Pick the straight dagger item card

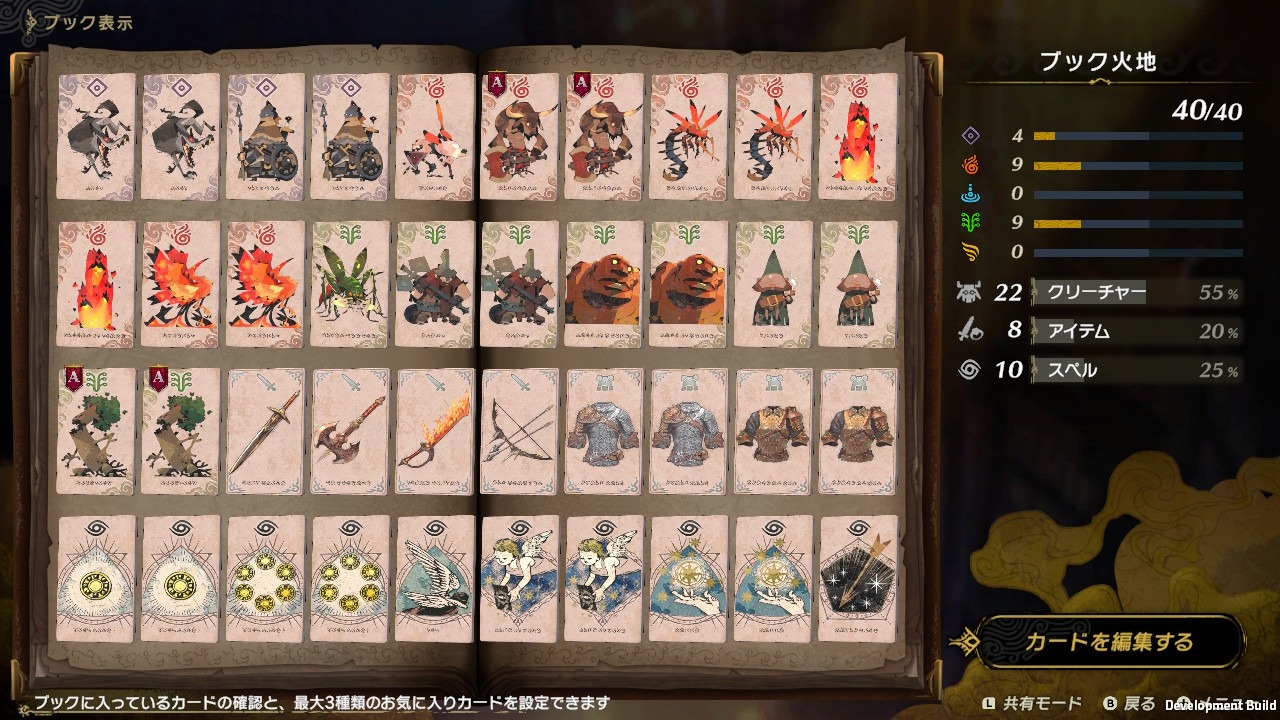tap(266, 431)
